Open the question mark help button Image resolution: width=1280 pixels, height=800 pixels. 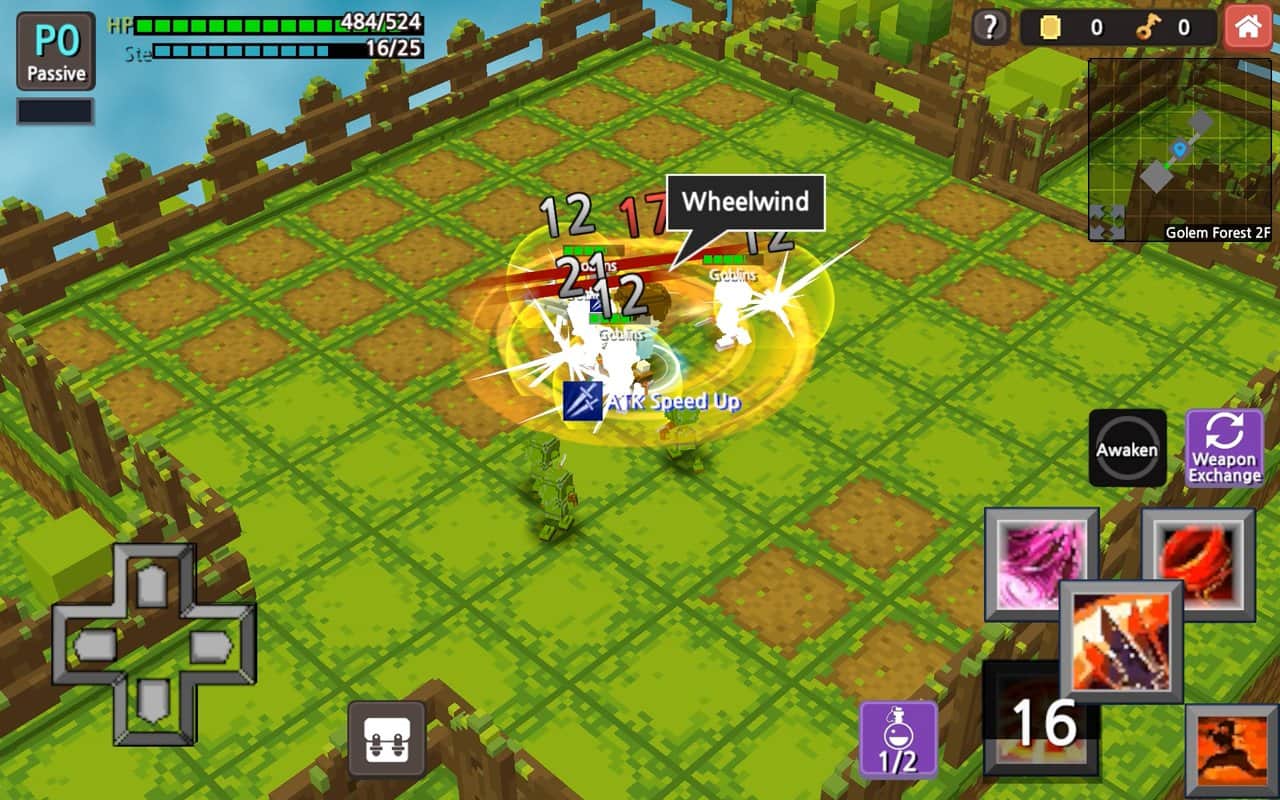(990, 27)
